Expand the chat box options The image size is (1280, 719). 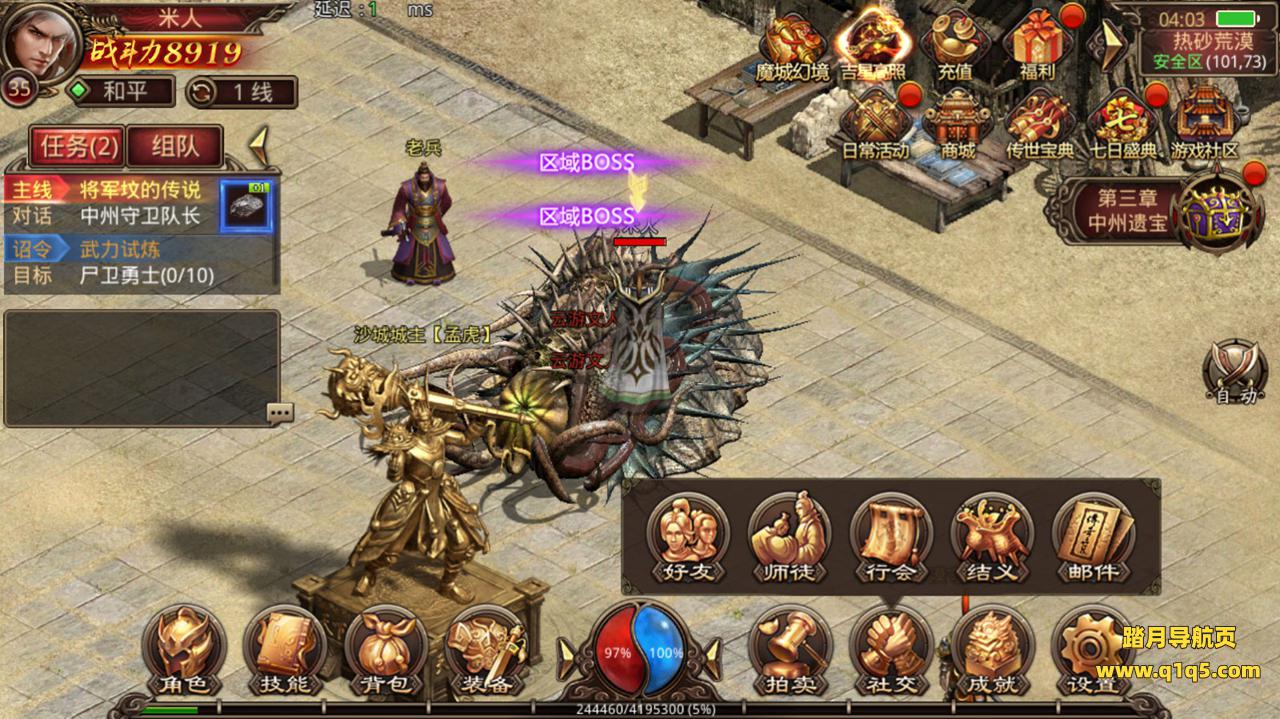pyautogui.click(x=280, y=412)
